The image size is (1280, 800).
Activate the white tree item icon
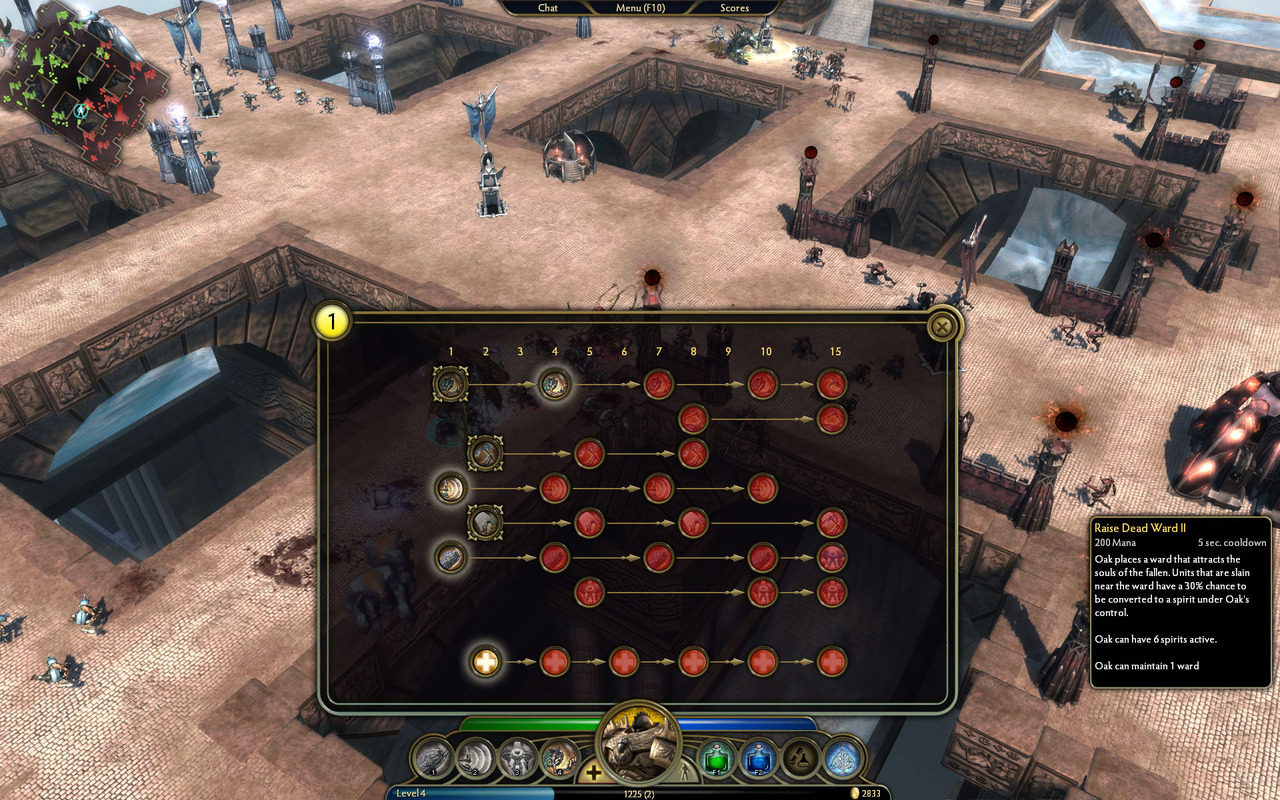tap(842, 758)
